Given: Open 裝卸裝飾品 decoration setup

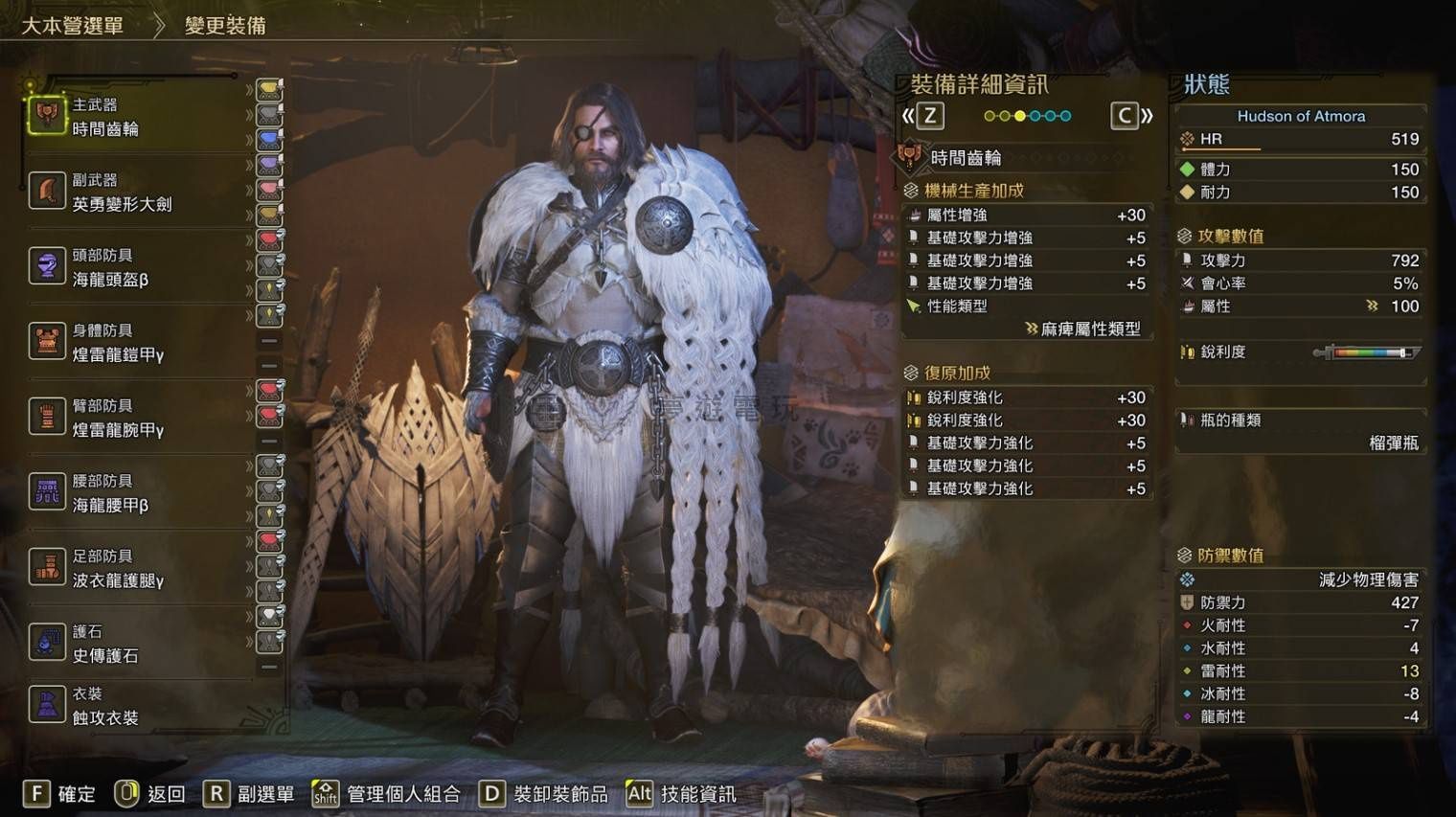Looking at the screenshot, I should [x=544, y=794].
